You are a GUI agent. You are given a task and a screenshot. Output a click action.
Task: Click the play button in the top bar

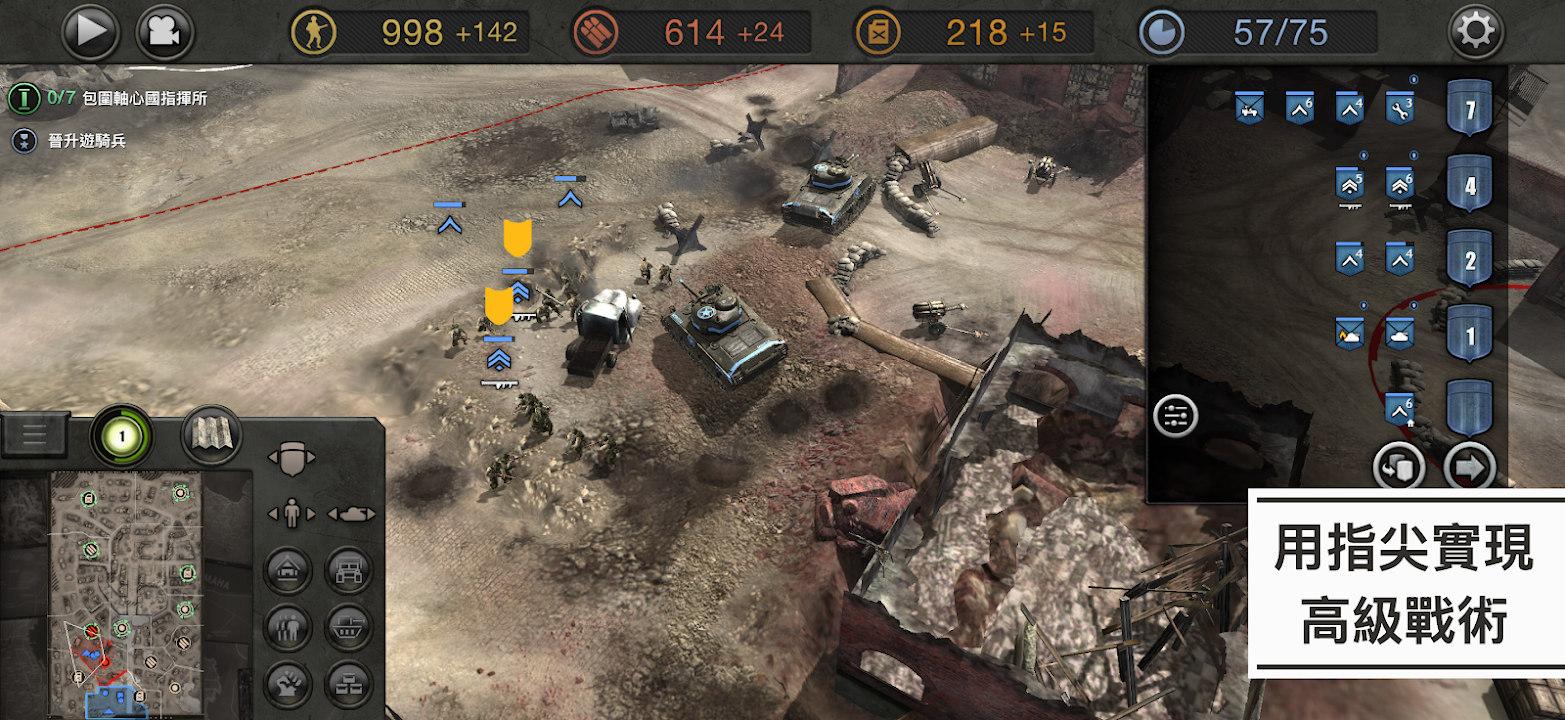click(x=91, y=32)
